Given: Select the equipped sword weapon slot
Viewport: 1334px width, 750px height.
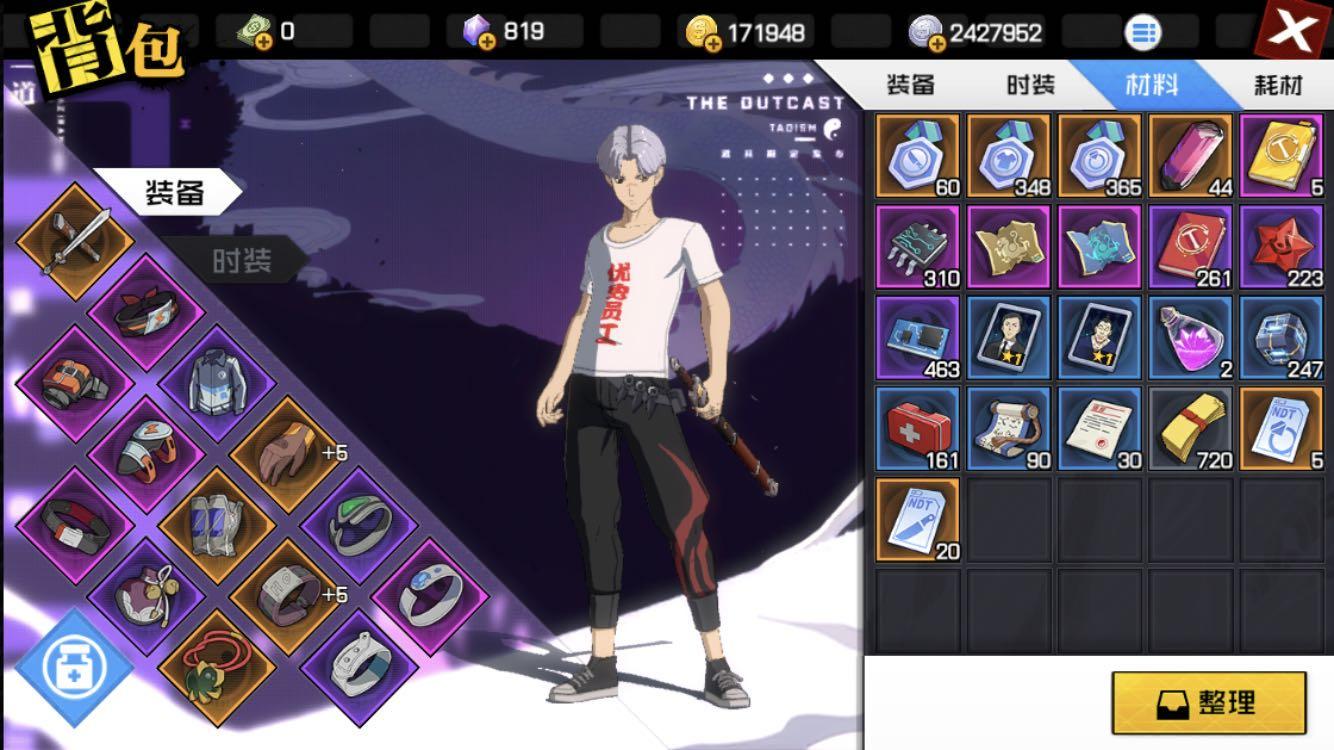Looking at the screenshot, I should pos(73,240).
